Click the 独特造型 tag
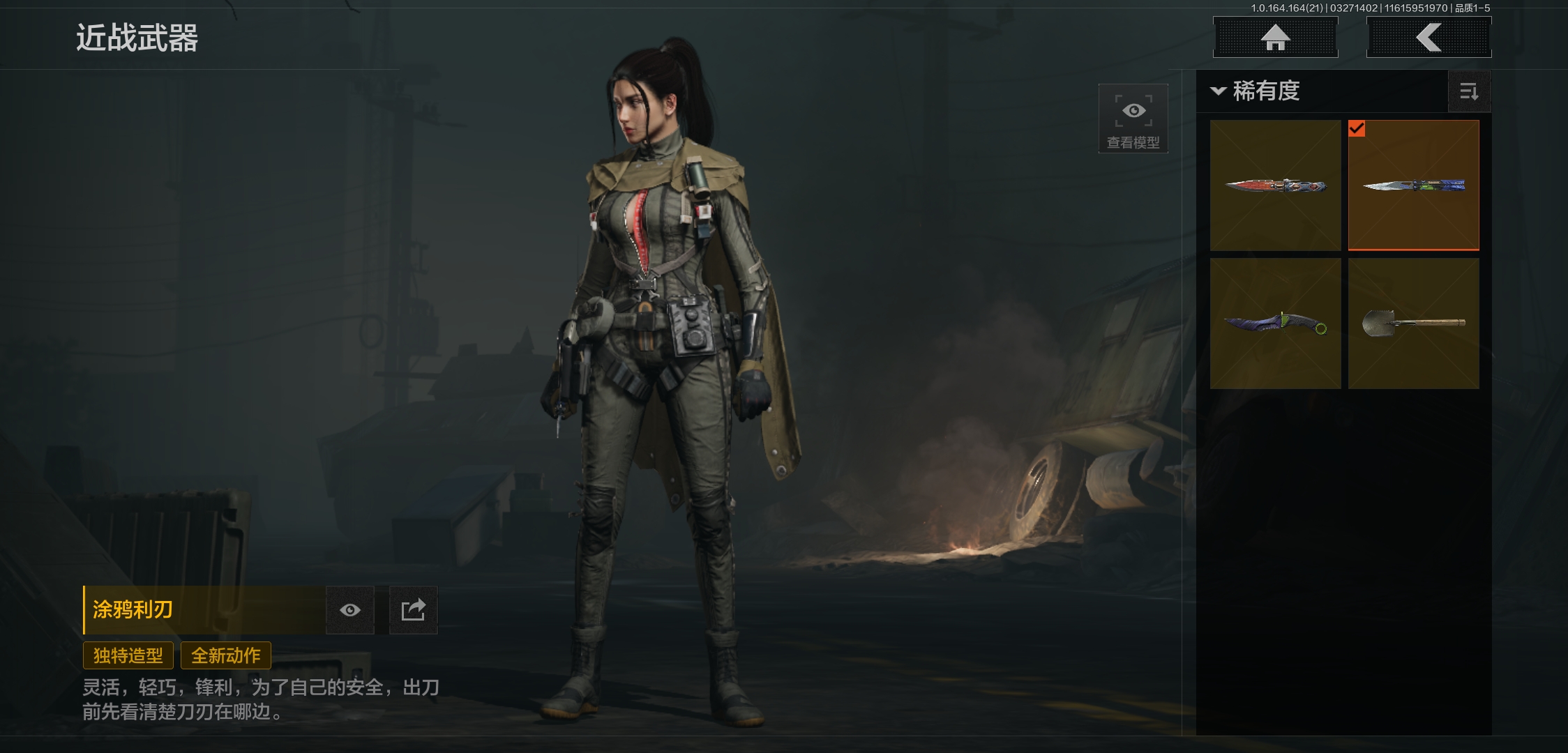Image resolution: width=1568 pixels, height=753 pixels. click(128, 655)
